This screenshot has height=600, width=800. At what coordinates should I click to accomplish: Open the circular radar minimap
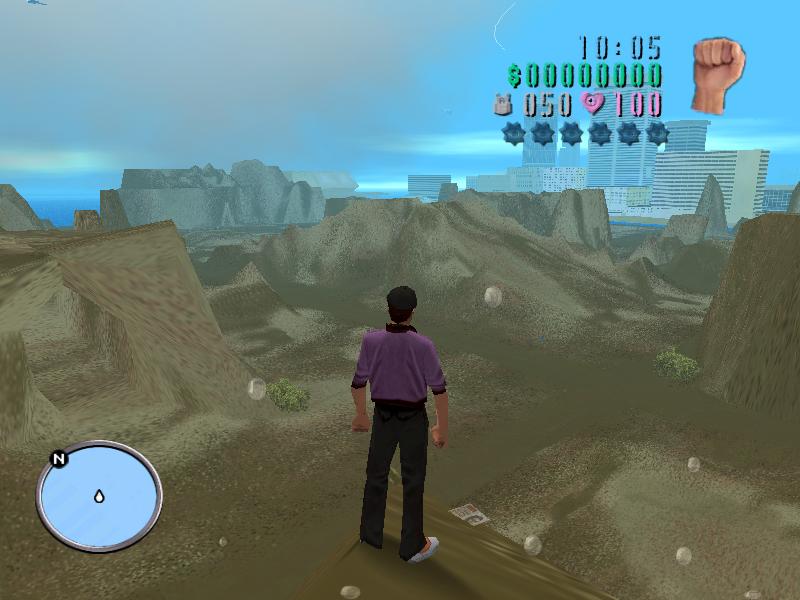99,497
